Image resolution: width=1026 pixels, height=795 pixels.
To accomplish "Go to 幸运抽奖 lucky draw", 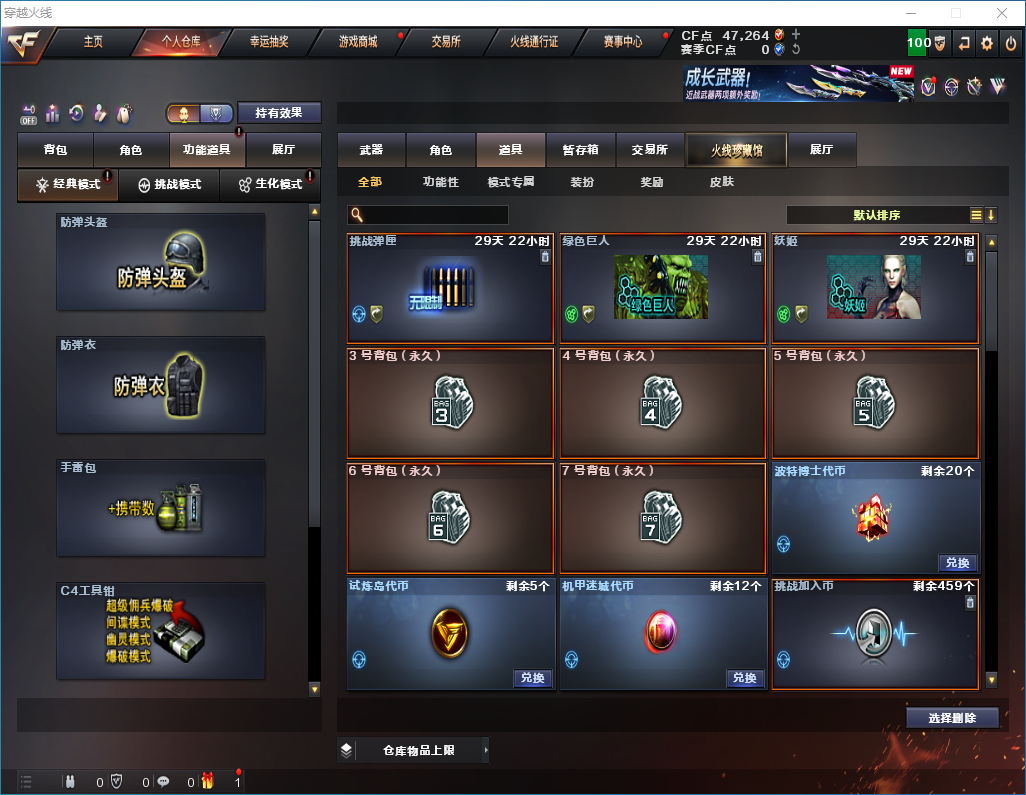I will [x=268, y=42].
